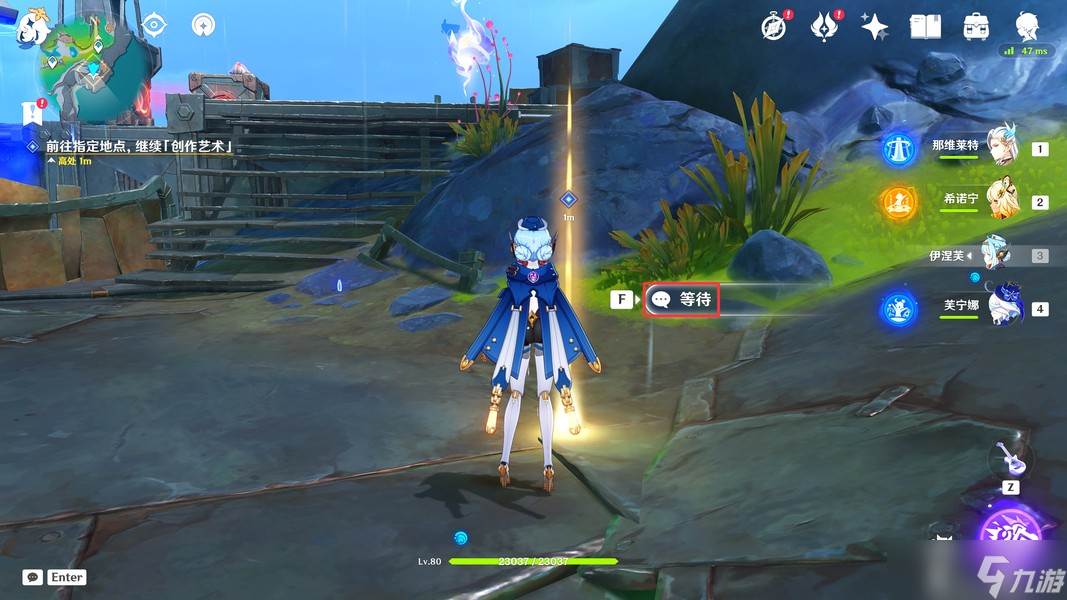Open the four-point star wish icon
Image resolution: width=1067 pixels, height=600 pixels.
(874, 27)
